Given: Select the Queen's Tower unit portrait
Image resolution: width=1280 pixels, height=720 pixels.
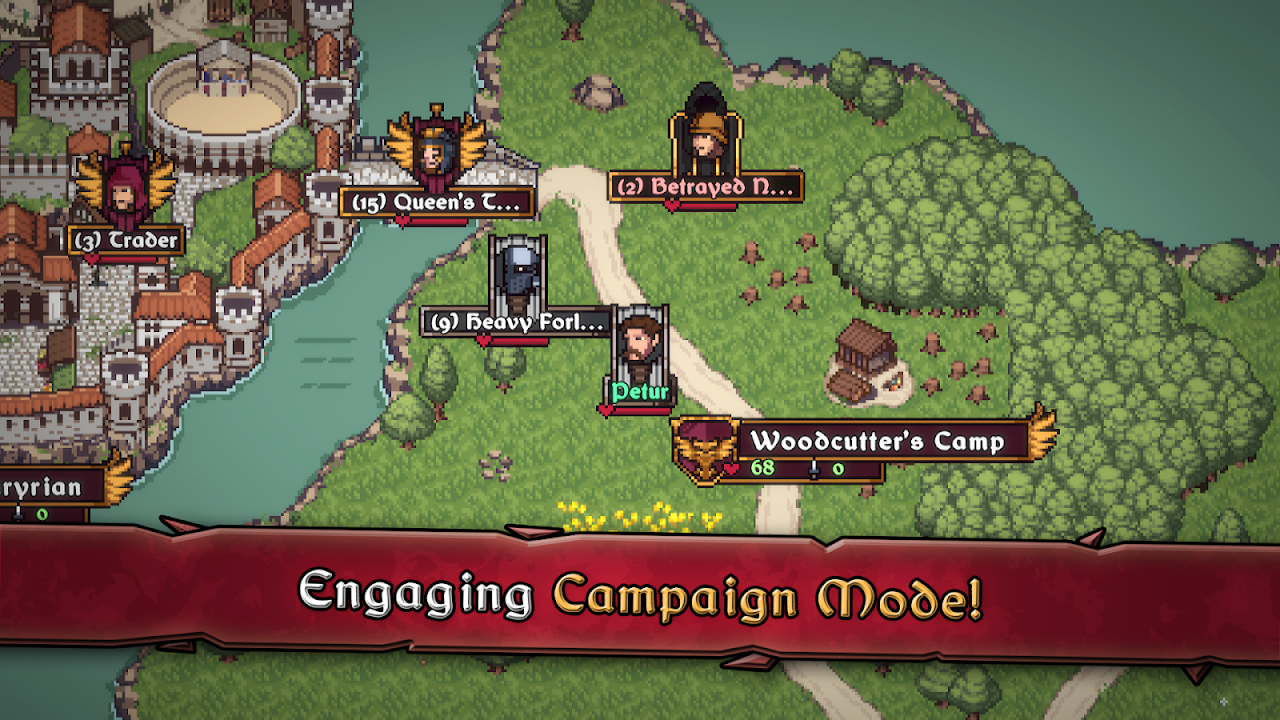Looking at the screenshot, I should coord(434,155).
